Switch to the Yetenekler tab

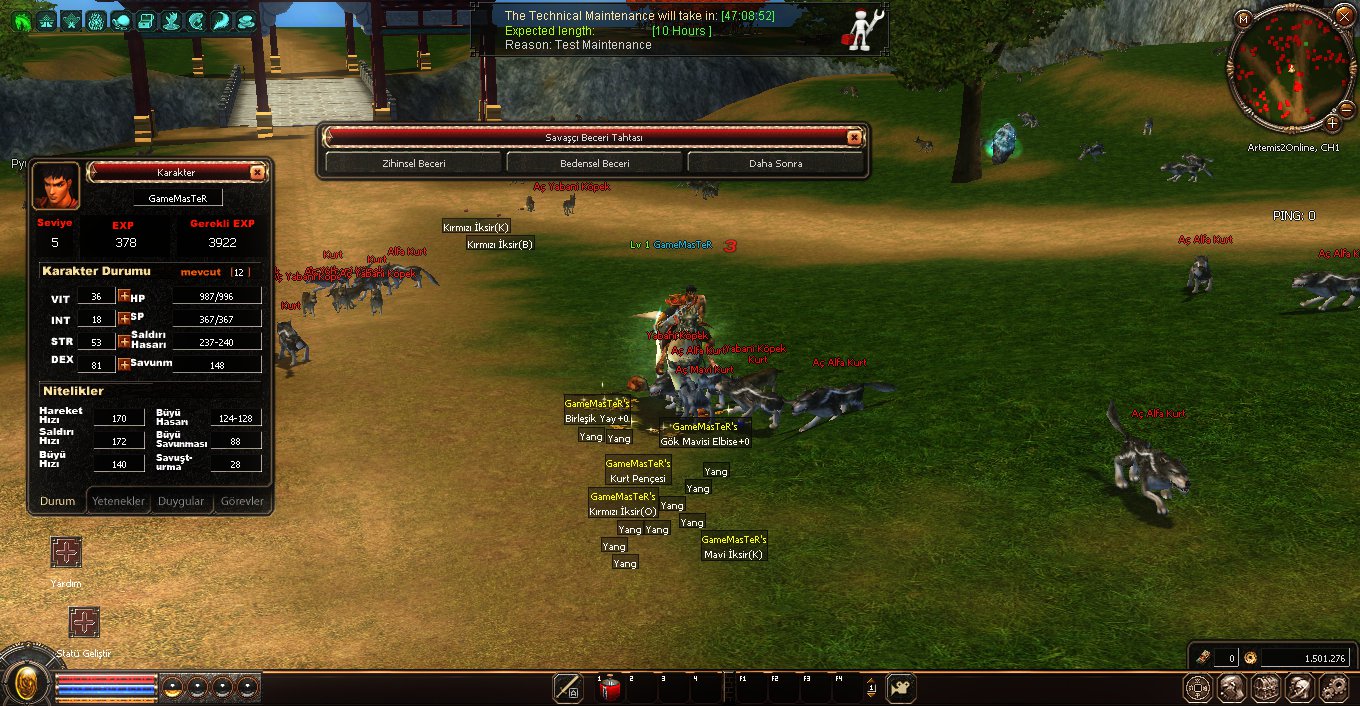tap(119, 501)
